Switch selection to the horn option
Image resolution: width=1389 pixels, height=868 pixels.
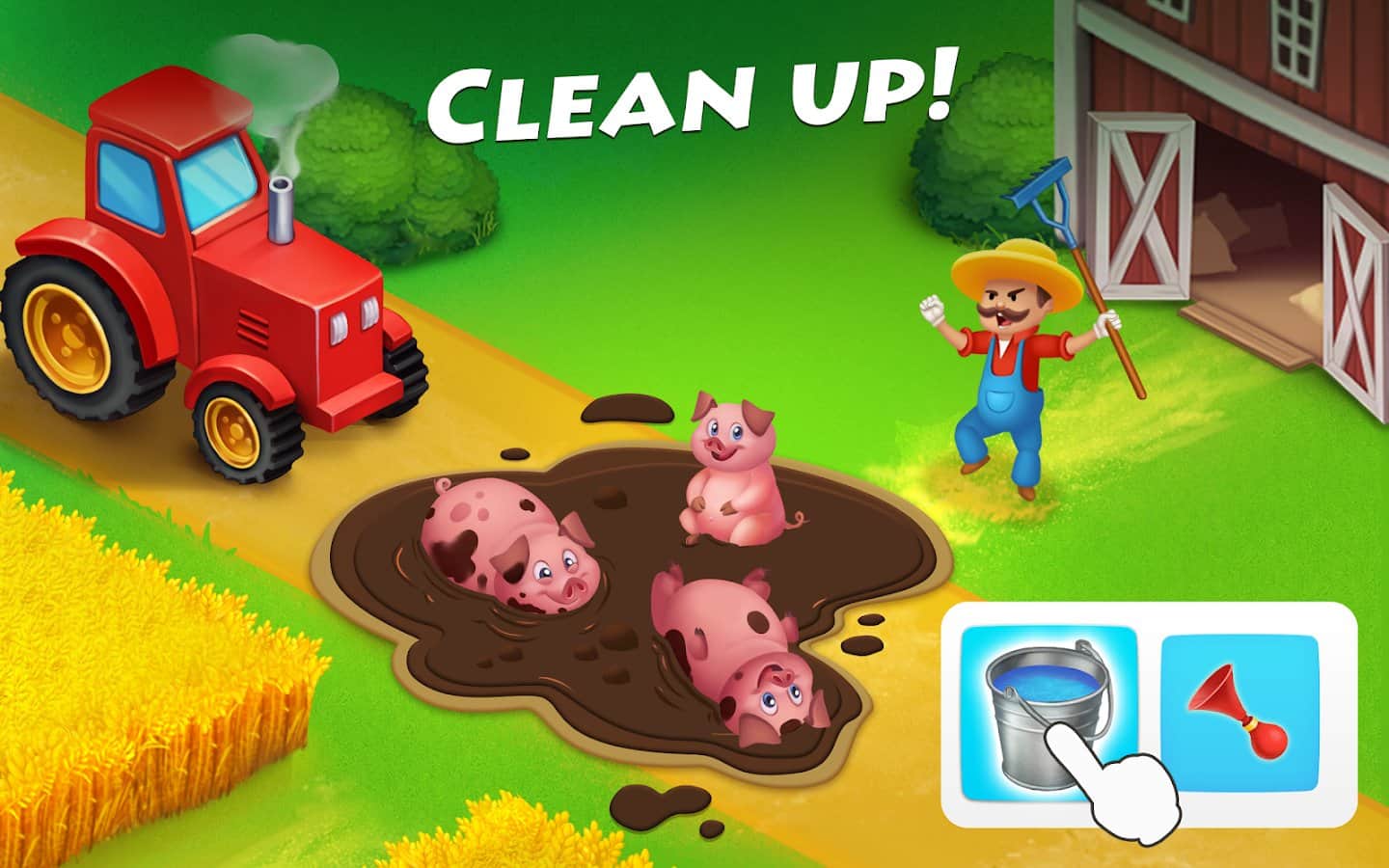click(x=1240, y=712)
